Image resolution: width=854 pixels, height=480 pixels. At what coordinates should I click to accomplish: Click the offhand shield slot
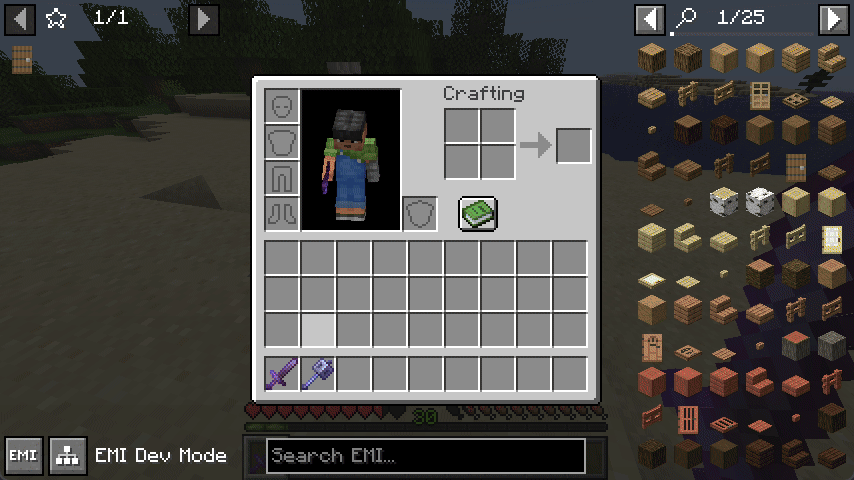(420, 213)
